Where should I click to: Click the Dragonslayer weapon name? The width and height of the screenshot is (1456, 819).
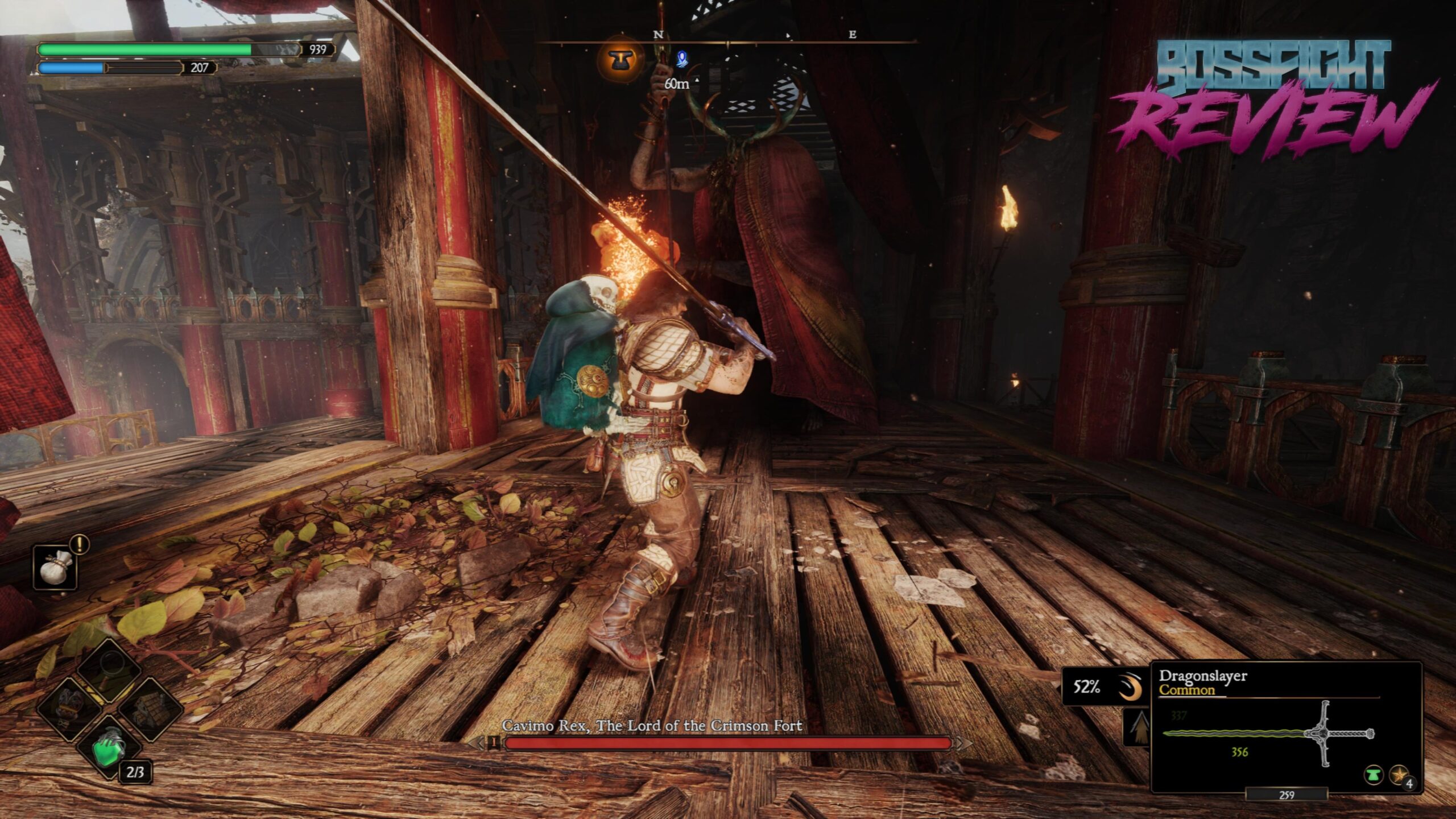click(1202, 677)
